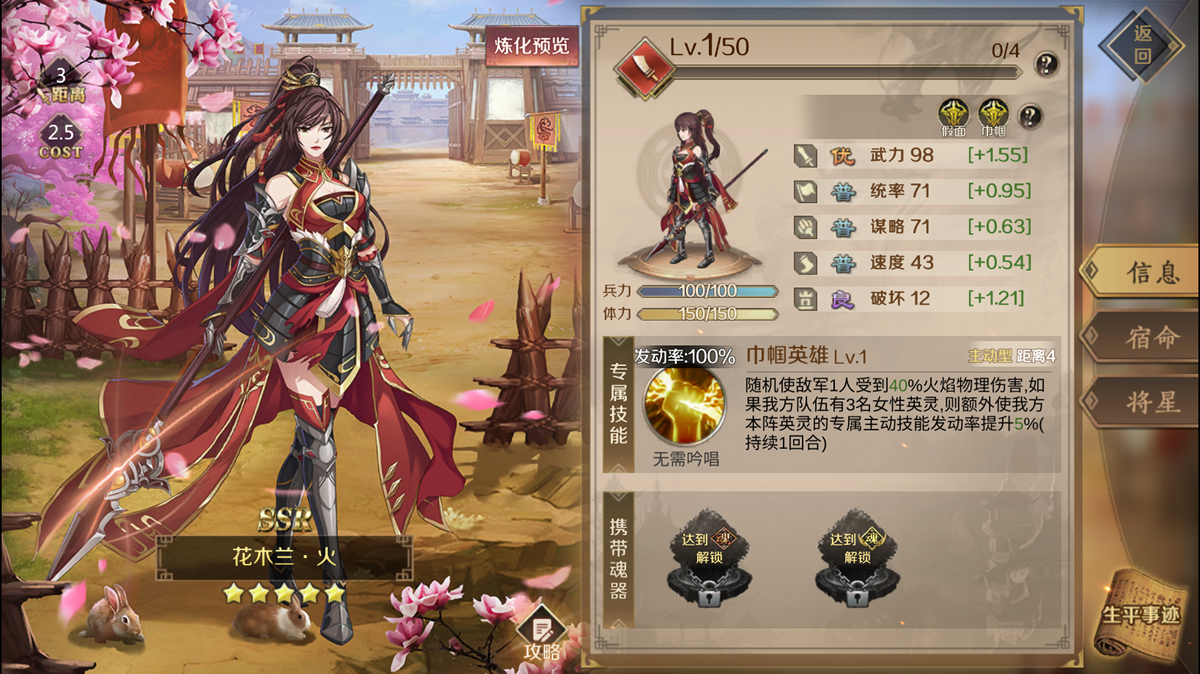Select the 巾帼英雄 skill icon
The width and height of the screenshot is (1200, 674).
point(684,406)
